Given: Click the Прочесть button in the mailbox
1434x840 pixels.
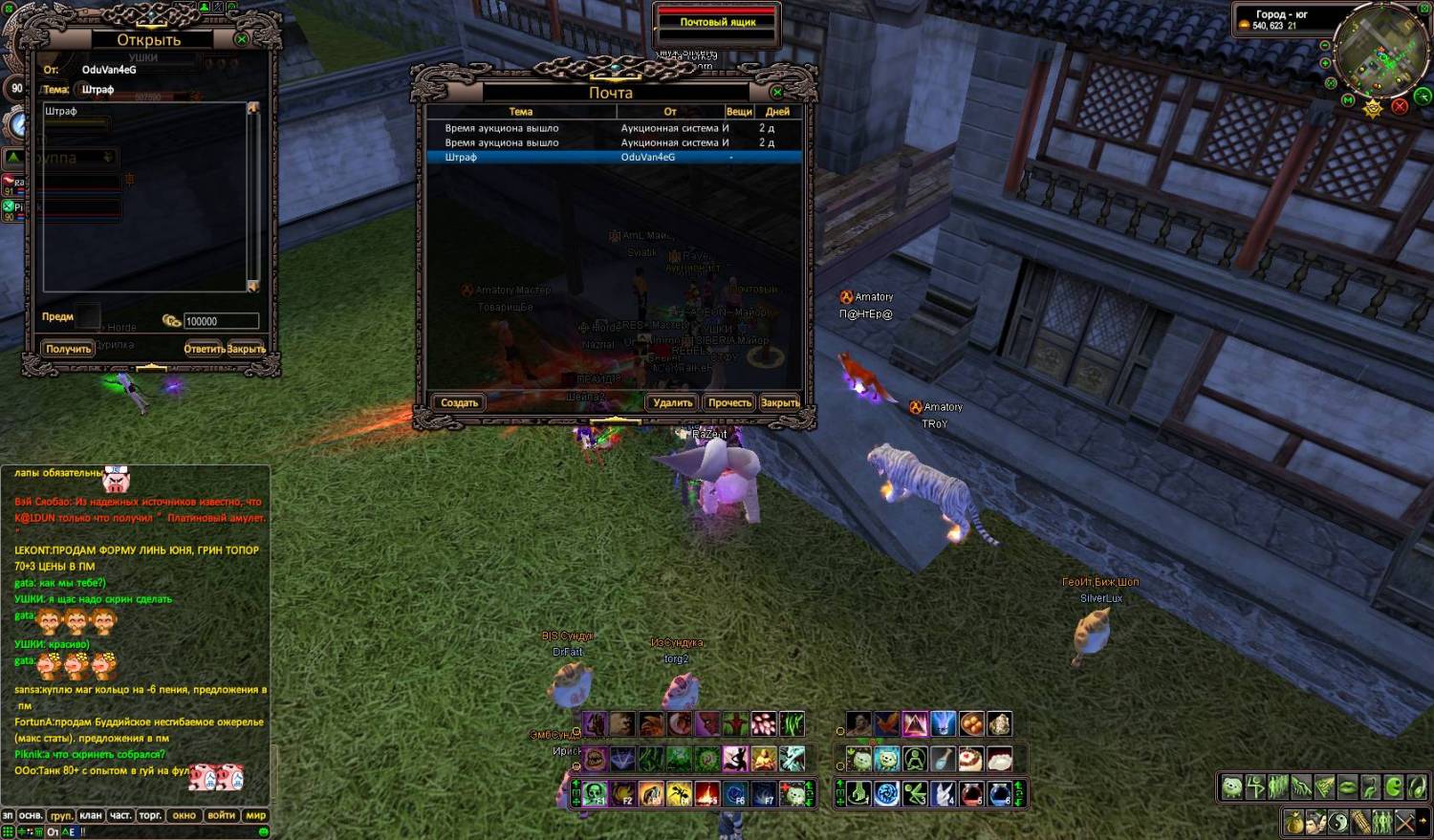Looking at the screenshot, I should pyautogui.click(x=728, y=402).
